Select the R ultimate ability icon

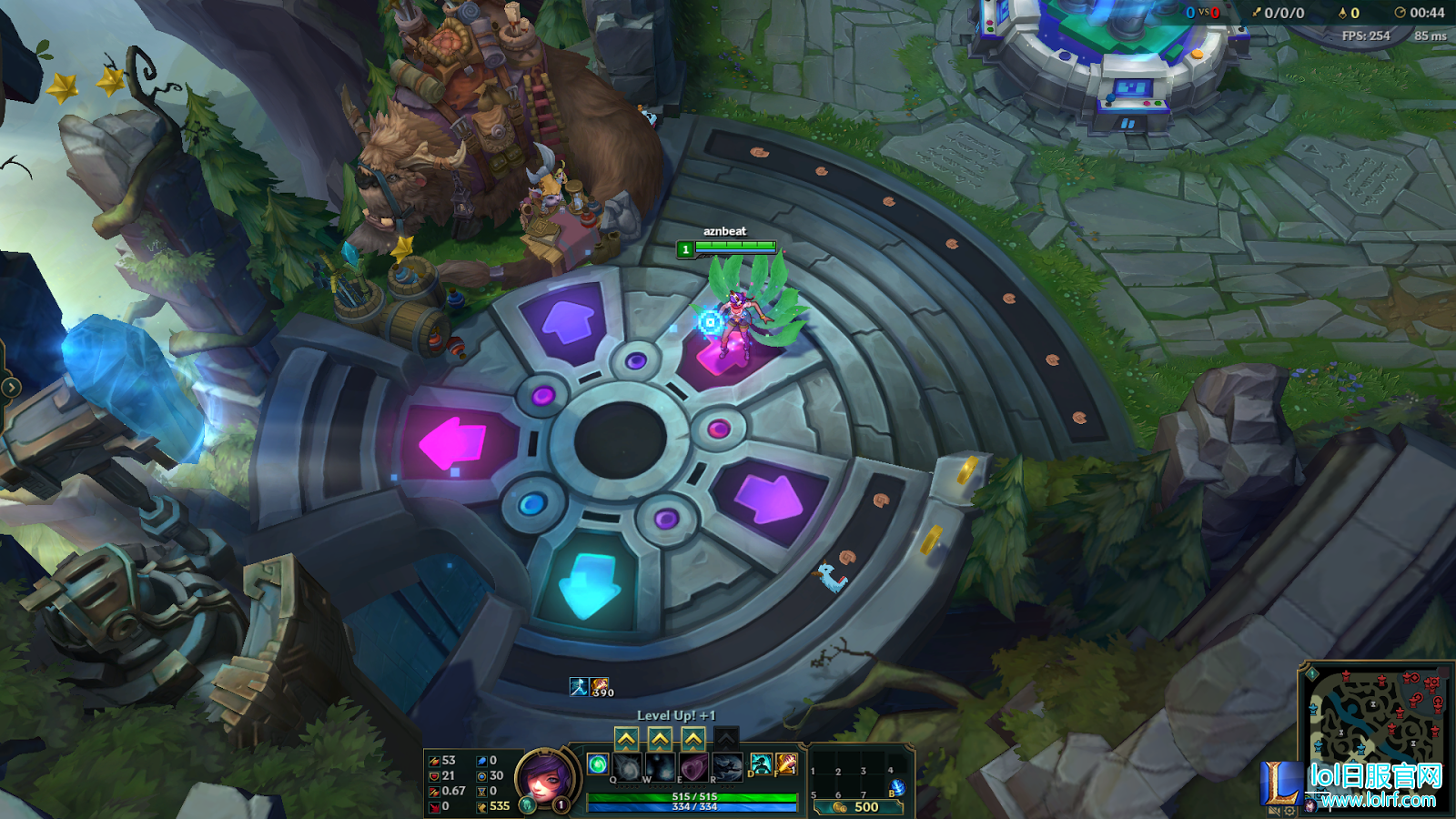click(x=727, y=766)
